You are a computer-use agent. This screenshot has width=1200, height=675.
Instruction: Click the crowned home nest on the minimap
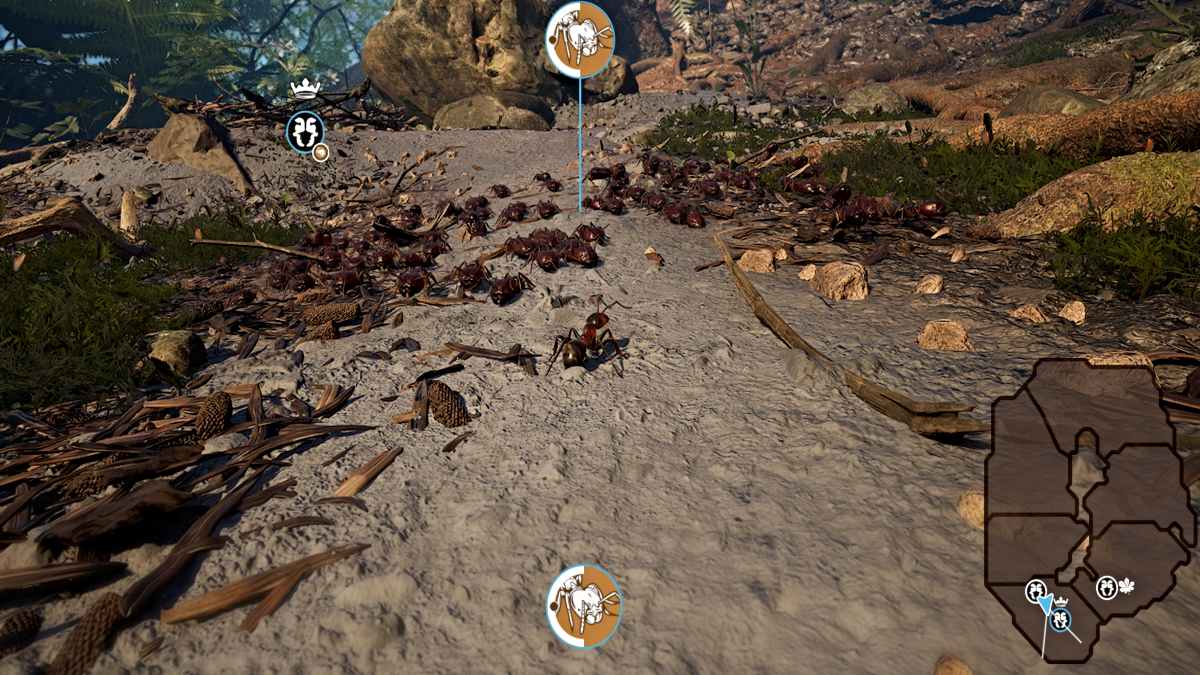(x=1061, y=619)
